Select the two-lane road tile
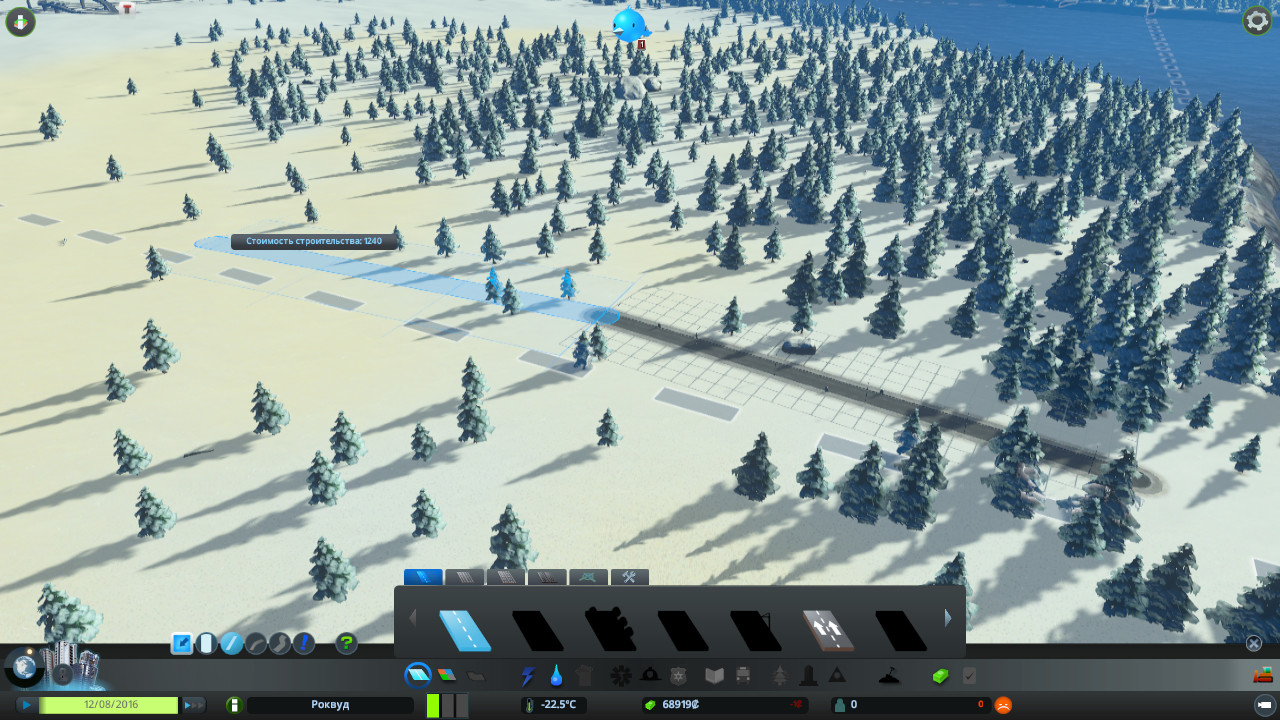1280x720 pixels. (465, 630)
